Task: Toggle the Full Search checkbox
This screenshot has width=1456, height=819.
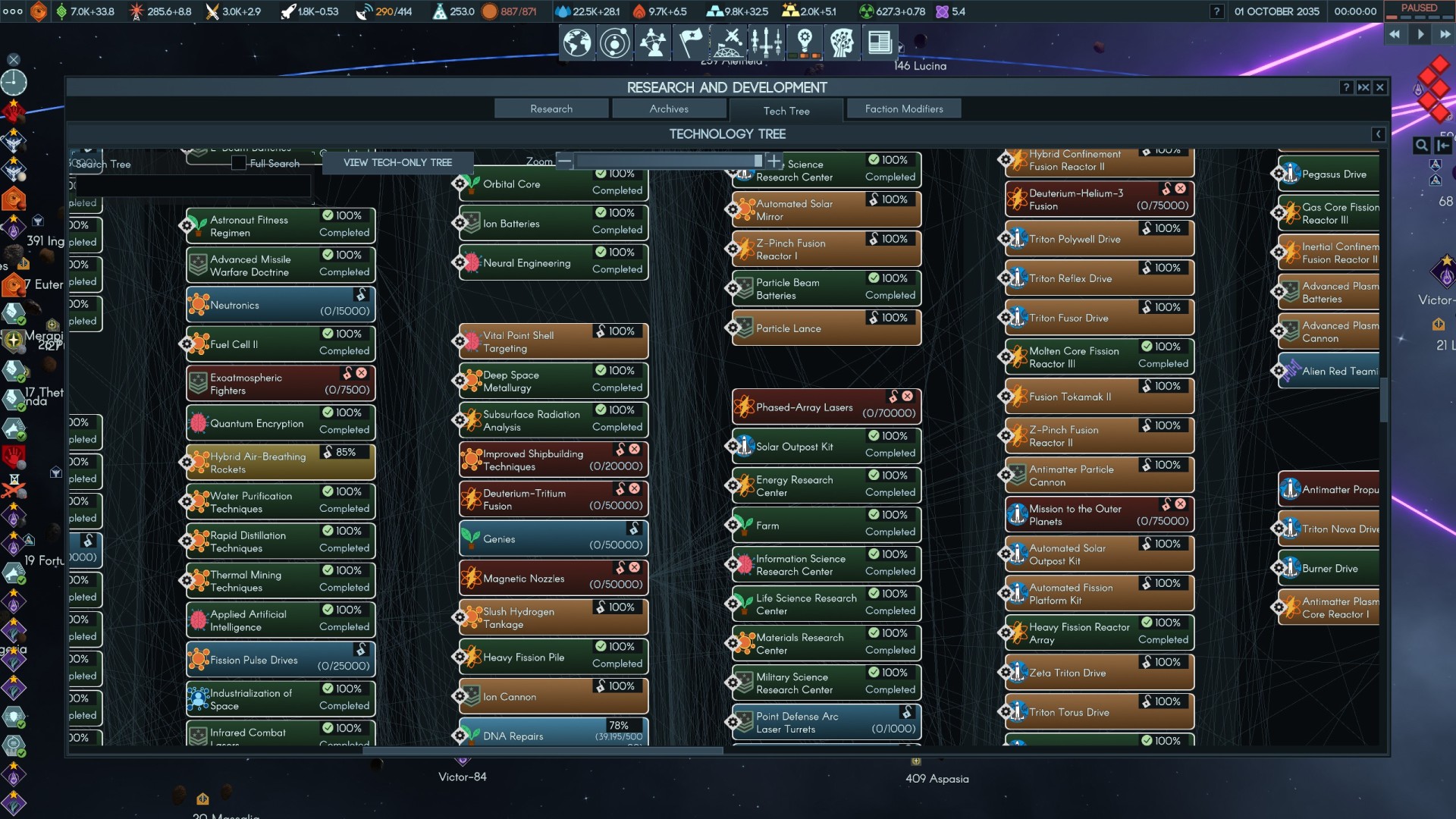Action: [x=239, y=163]
